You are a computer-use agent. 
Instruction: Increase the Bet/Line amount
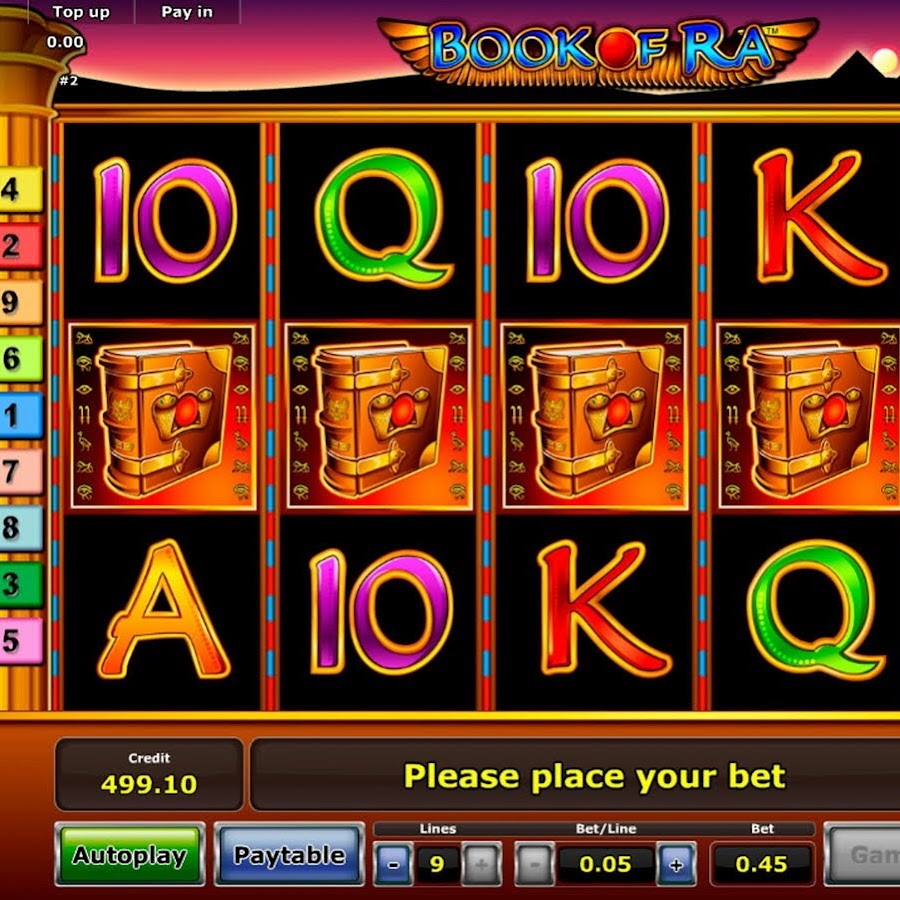[677, 864]
